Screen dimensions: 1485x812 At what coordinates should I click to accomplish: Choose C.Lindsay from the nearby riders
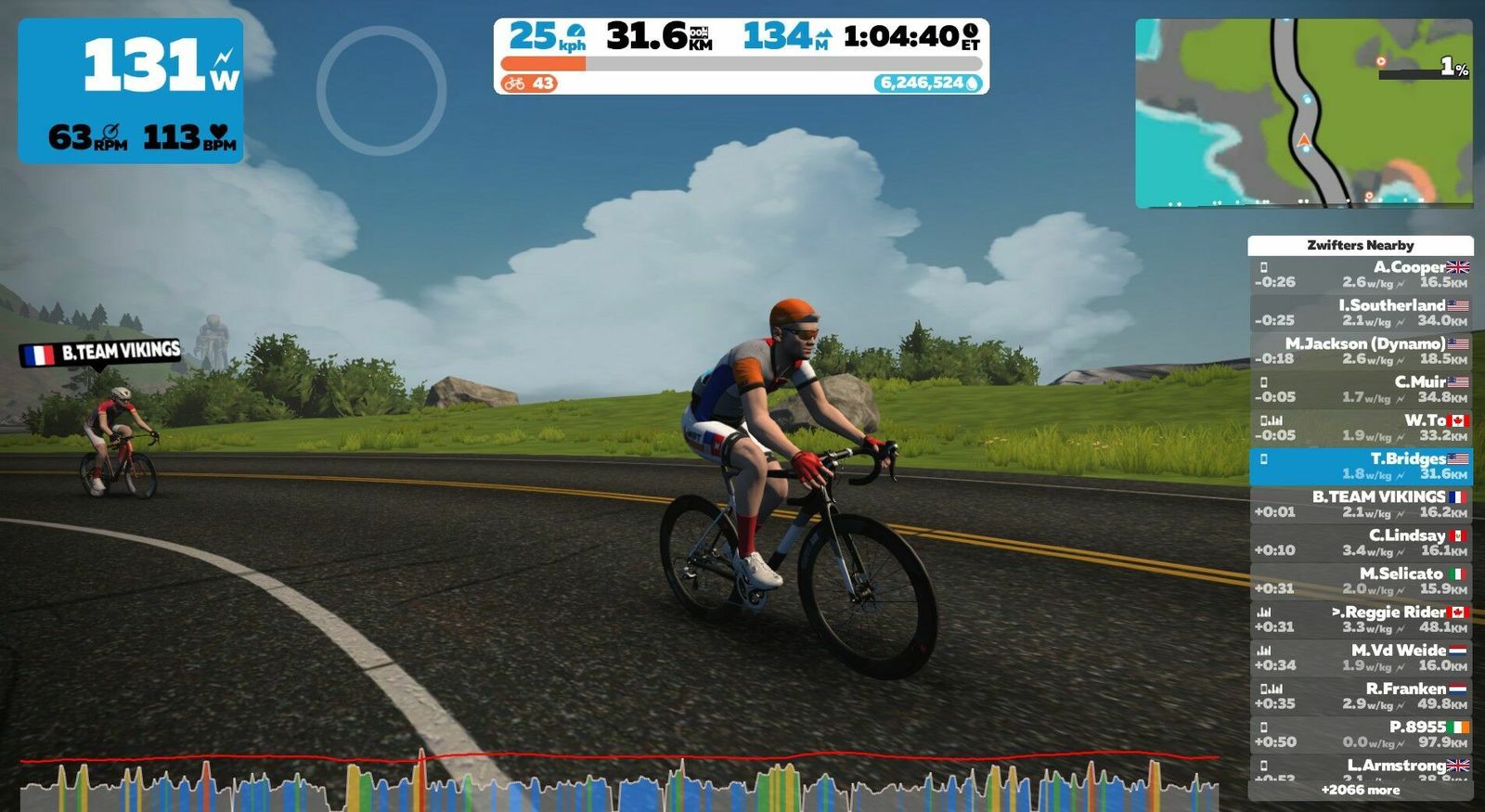click(x=1361, y=542)
